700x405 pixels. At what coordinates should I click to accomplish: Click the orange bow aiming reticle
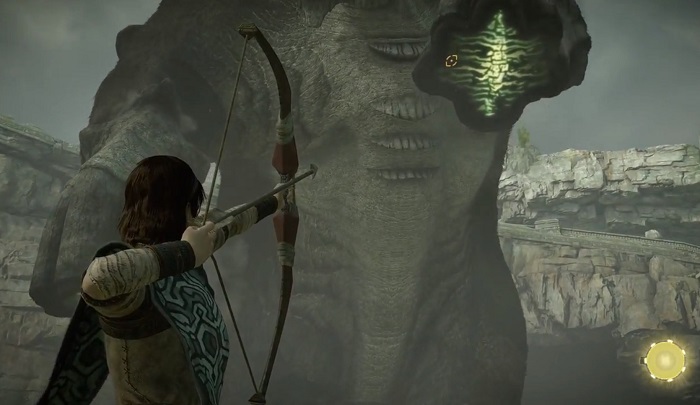(x=451, y=60)
